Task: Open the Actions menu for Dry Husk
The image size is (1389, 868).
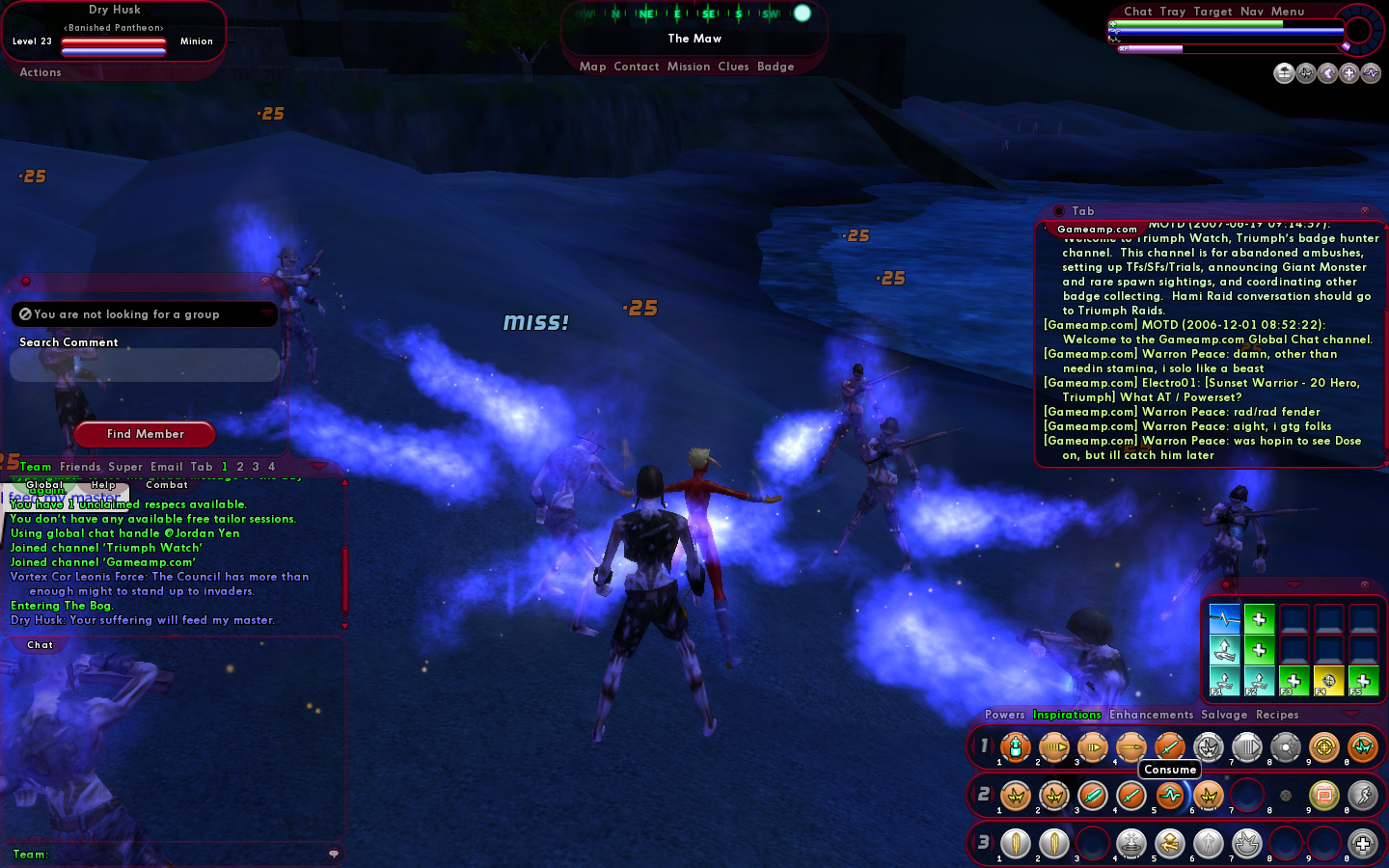Action: [x=41, y=72]
